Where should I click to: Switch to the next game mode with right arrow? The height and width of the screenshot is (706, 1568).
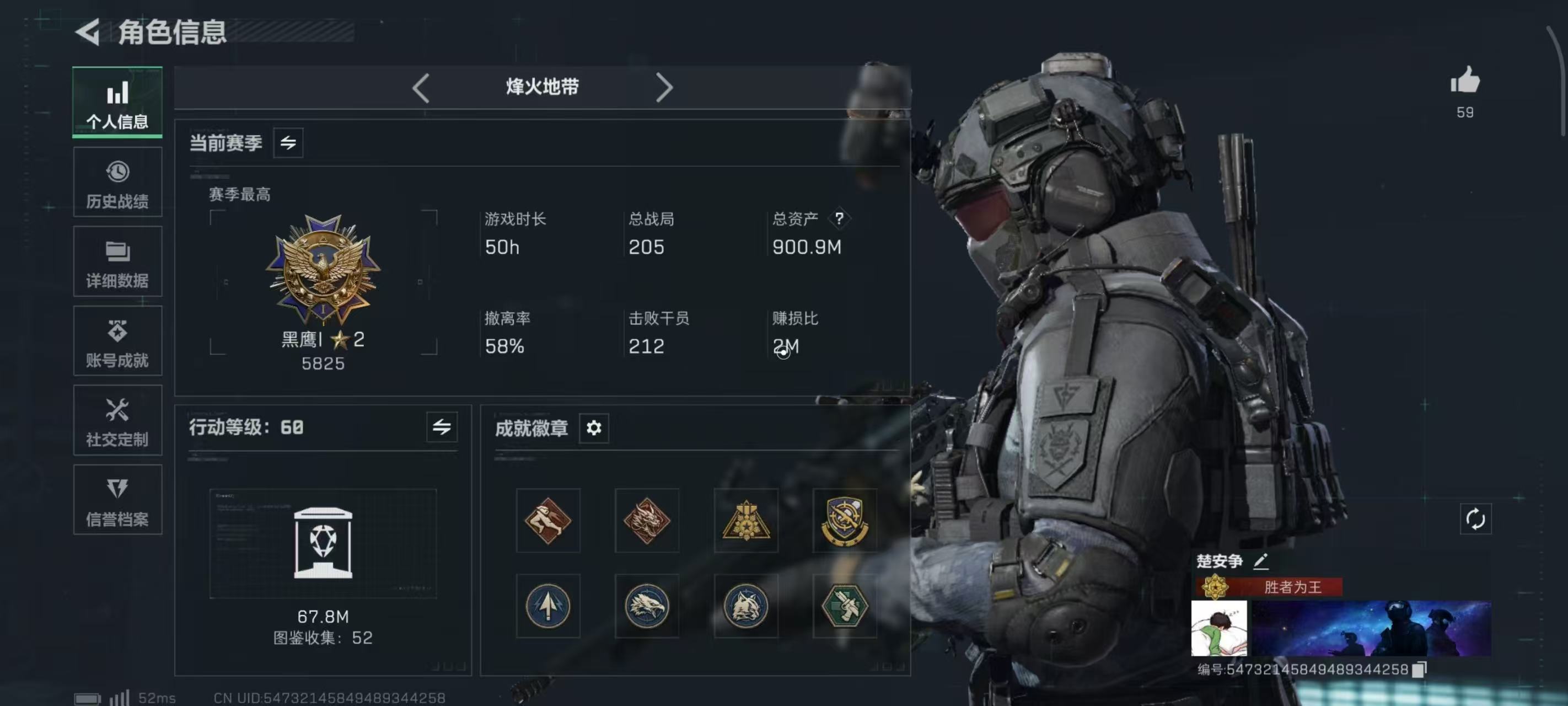pos(664,88)
